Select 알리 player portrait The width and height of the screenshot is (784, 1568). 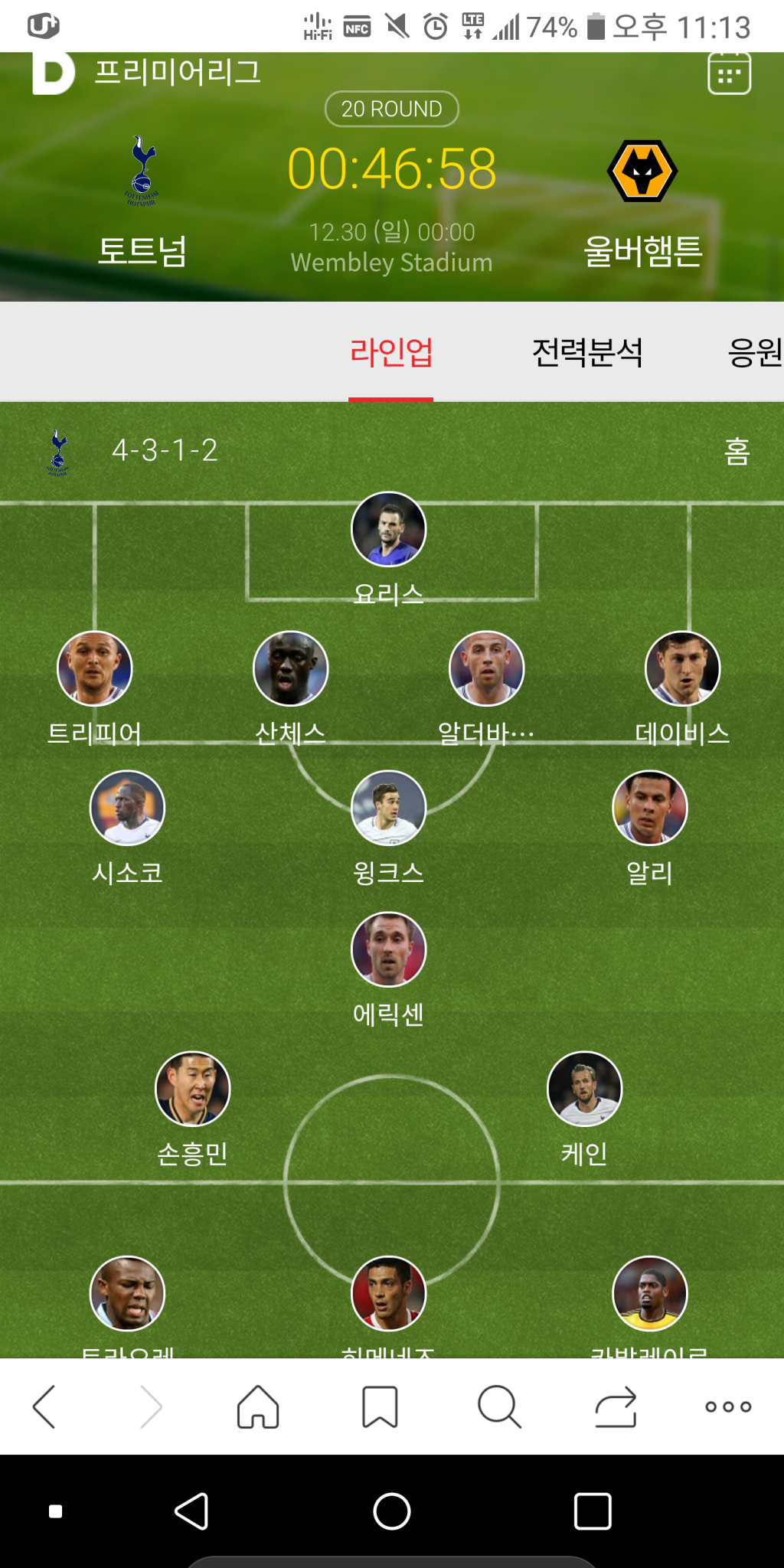[x=650, y=808]
